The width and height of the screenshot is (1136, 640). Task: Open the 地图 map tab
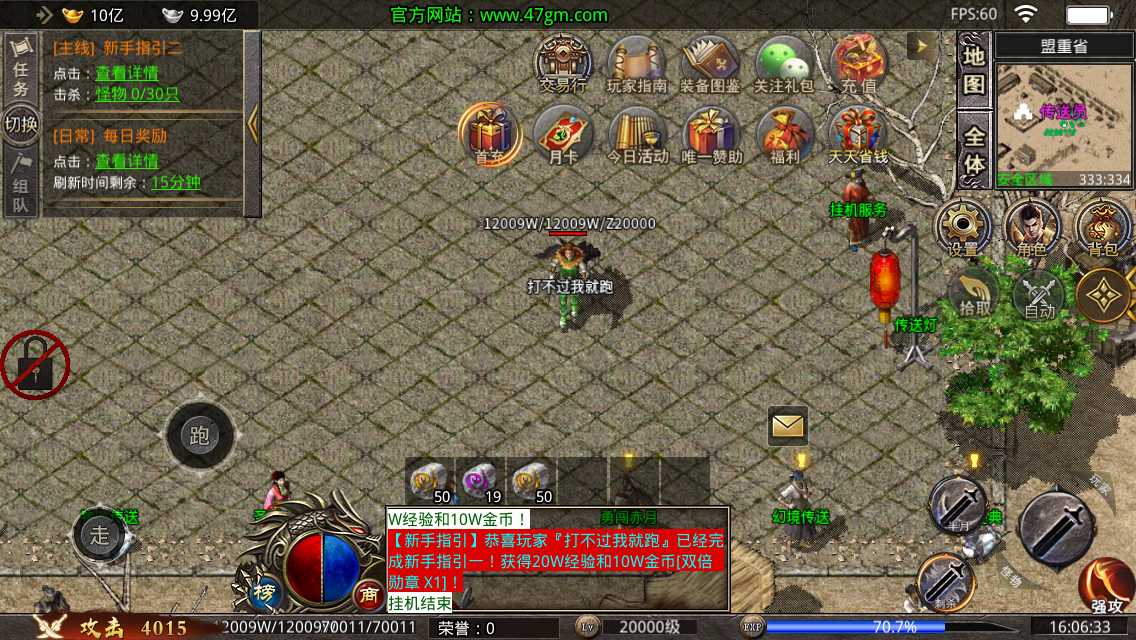(x=974, y=69)
